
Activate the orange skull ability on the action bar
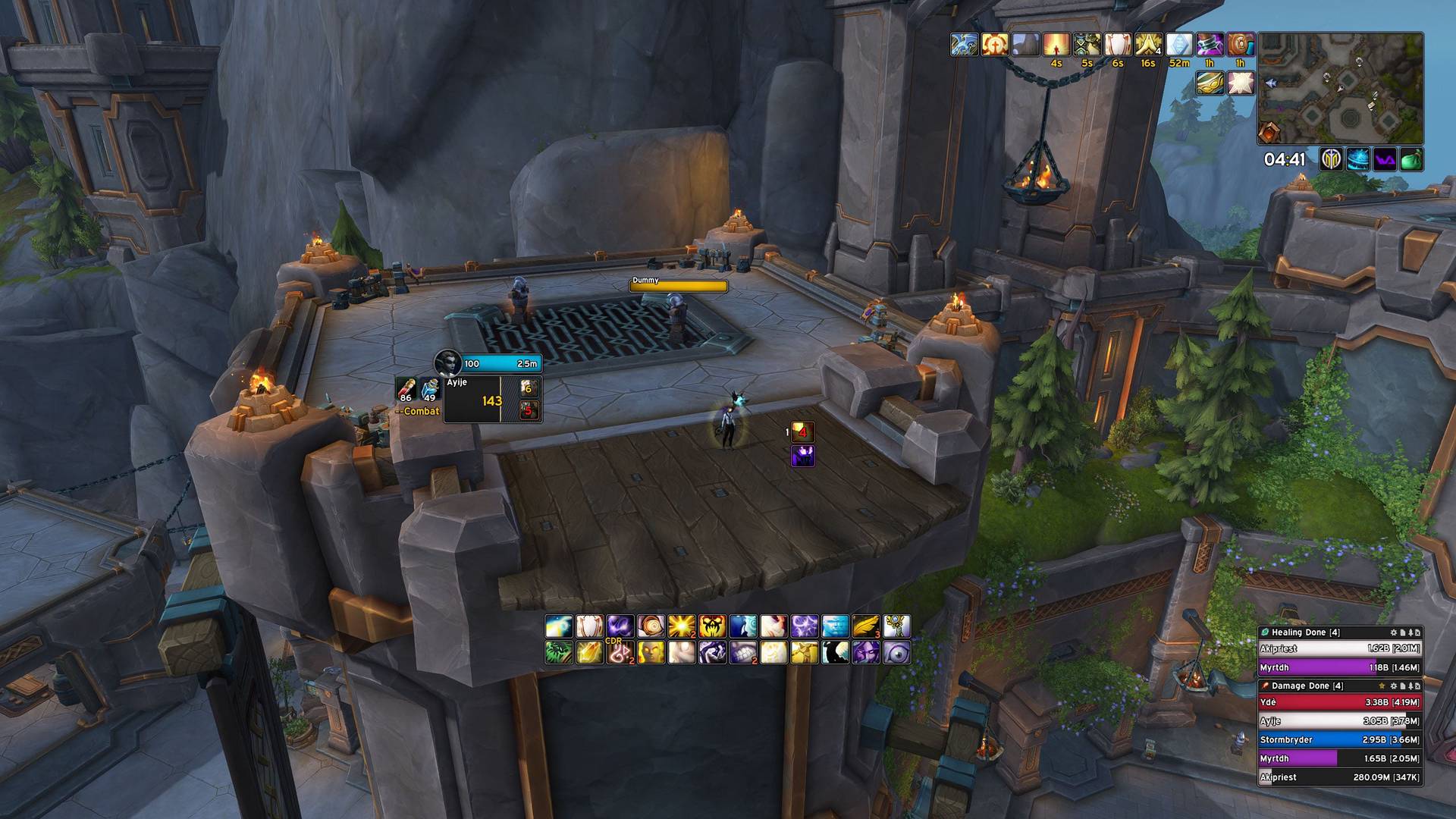pos(712,626)
